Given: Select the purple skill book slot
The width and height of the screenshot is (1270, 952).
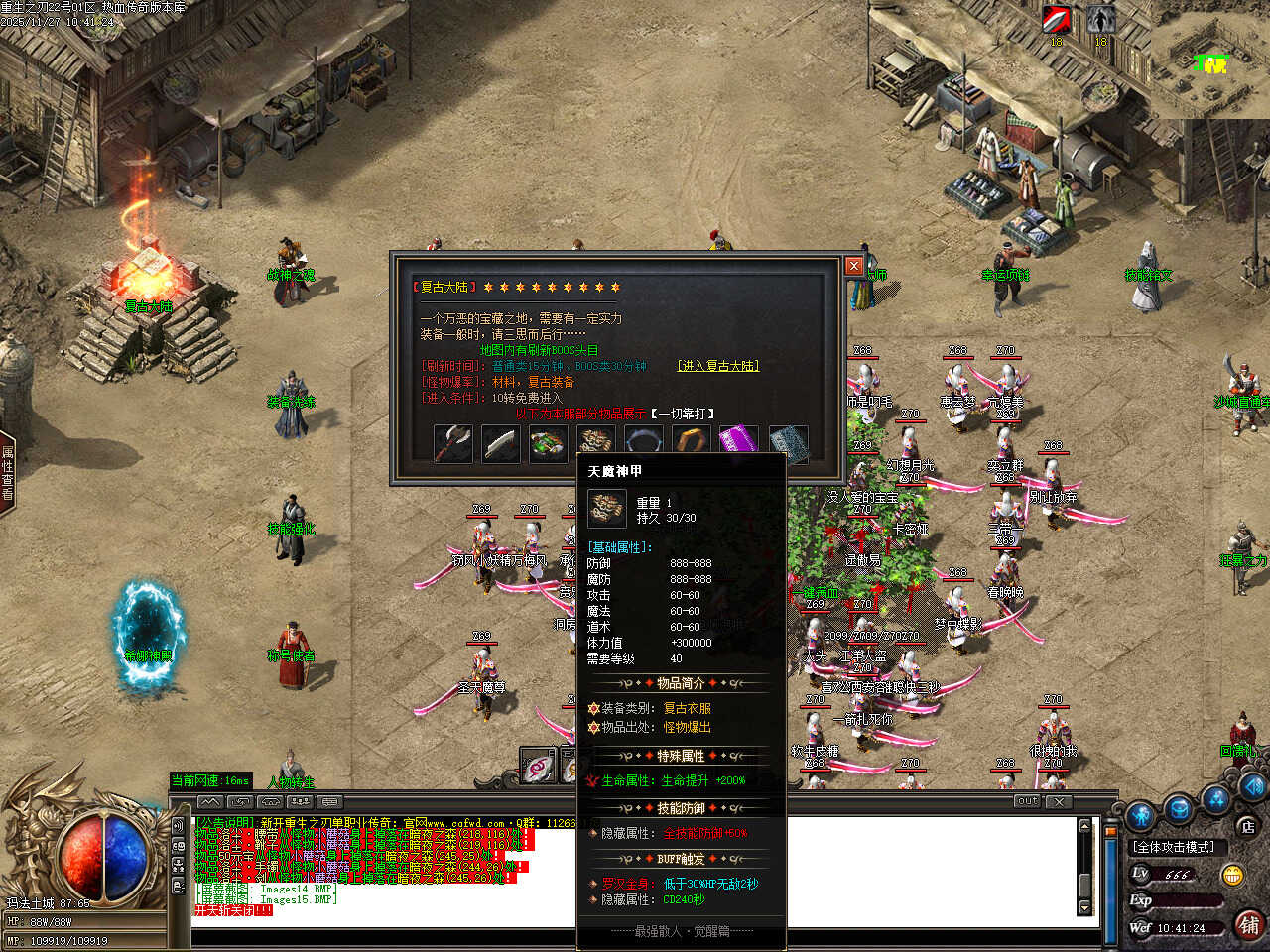Looking at the screenshot, I should pyautogui.click(x=737, y=441).
